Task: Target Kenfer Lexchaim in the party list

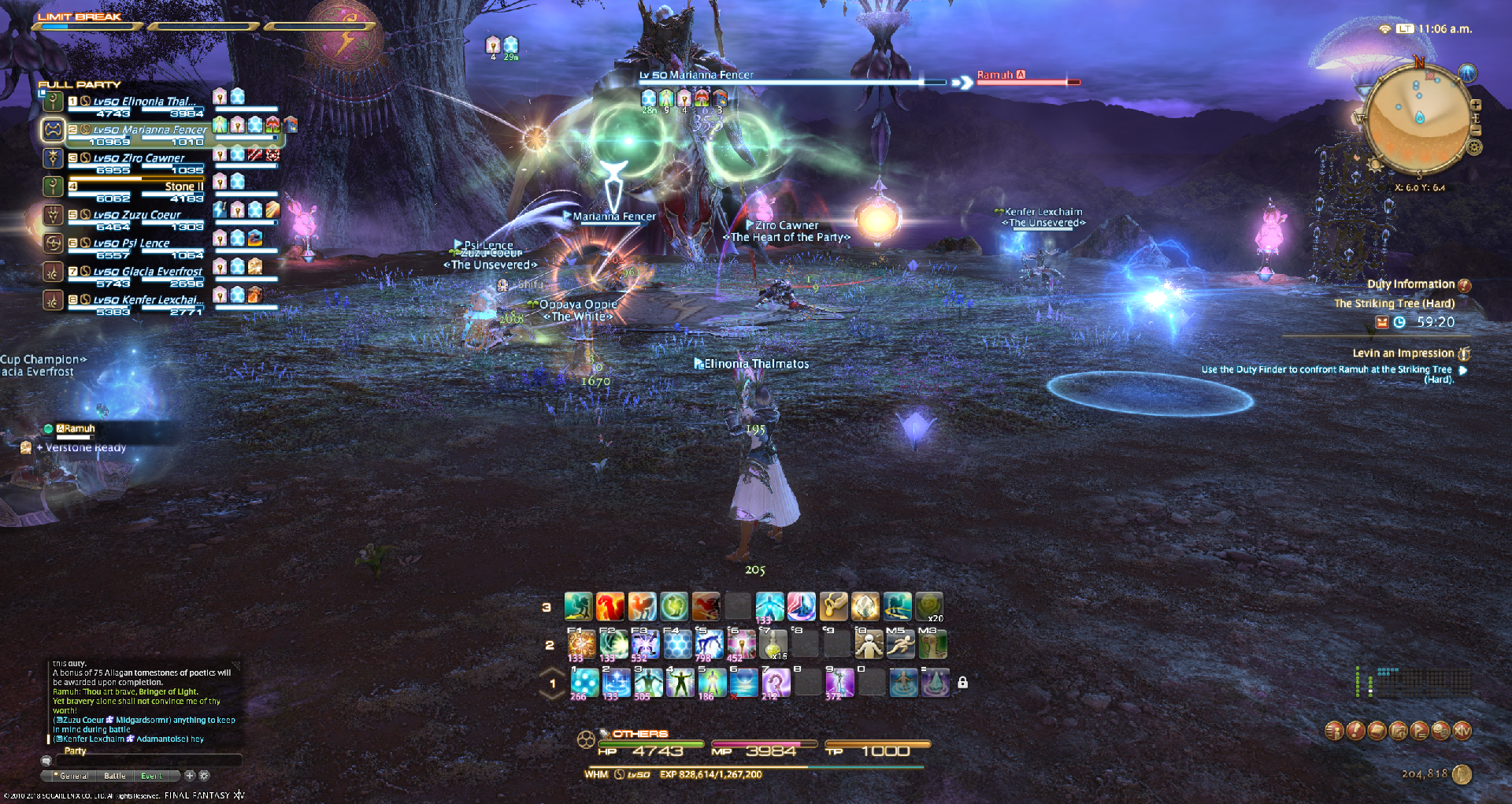Action: coord(148,300)
